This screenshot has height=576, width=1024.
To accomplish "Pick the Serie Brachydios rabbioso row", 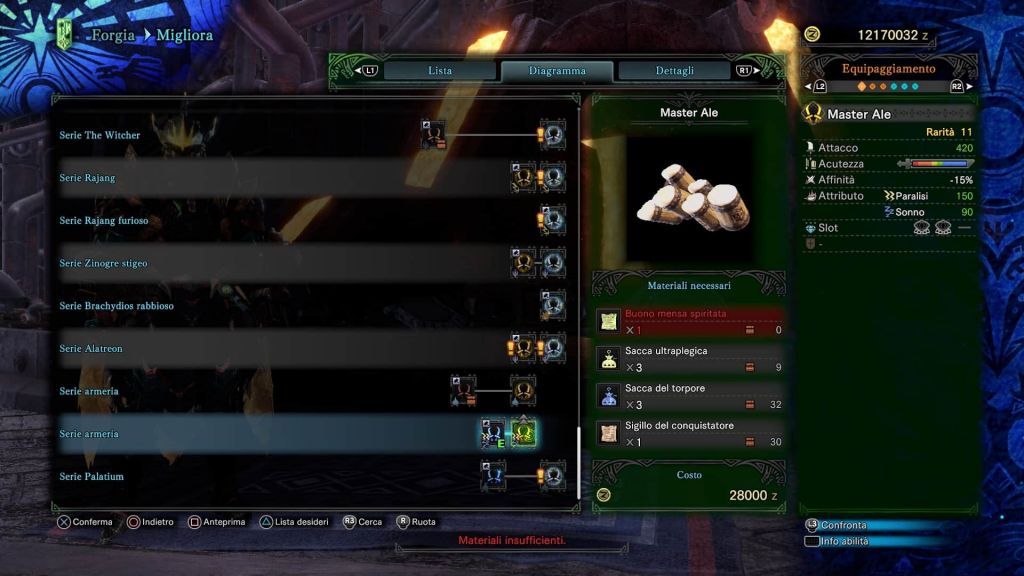I will click(116, 306).
